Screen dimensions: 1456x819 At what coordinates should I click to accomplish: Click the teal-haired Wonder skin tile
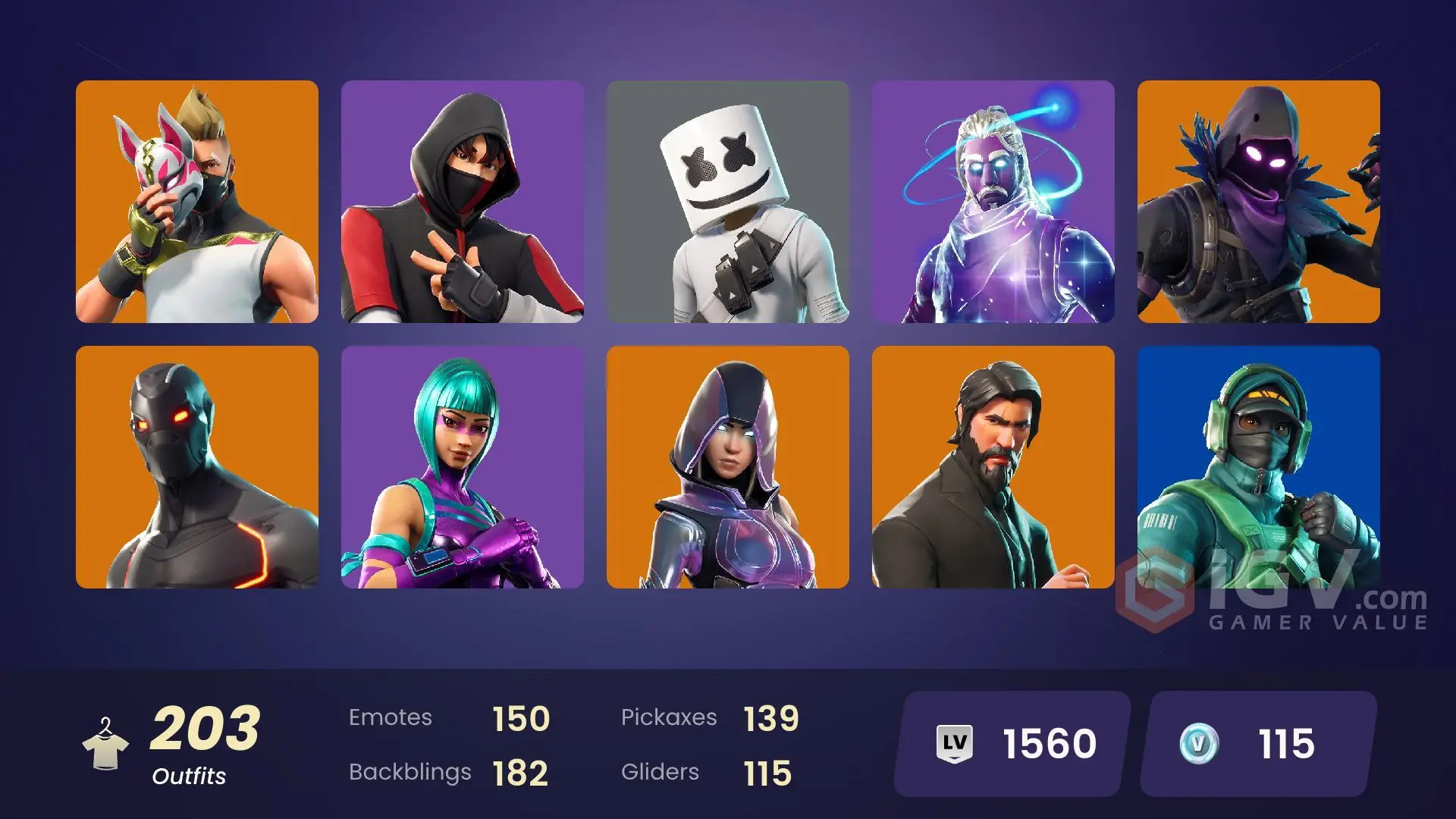[463, 466]
